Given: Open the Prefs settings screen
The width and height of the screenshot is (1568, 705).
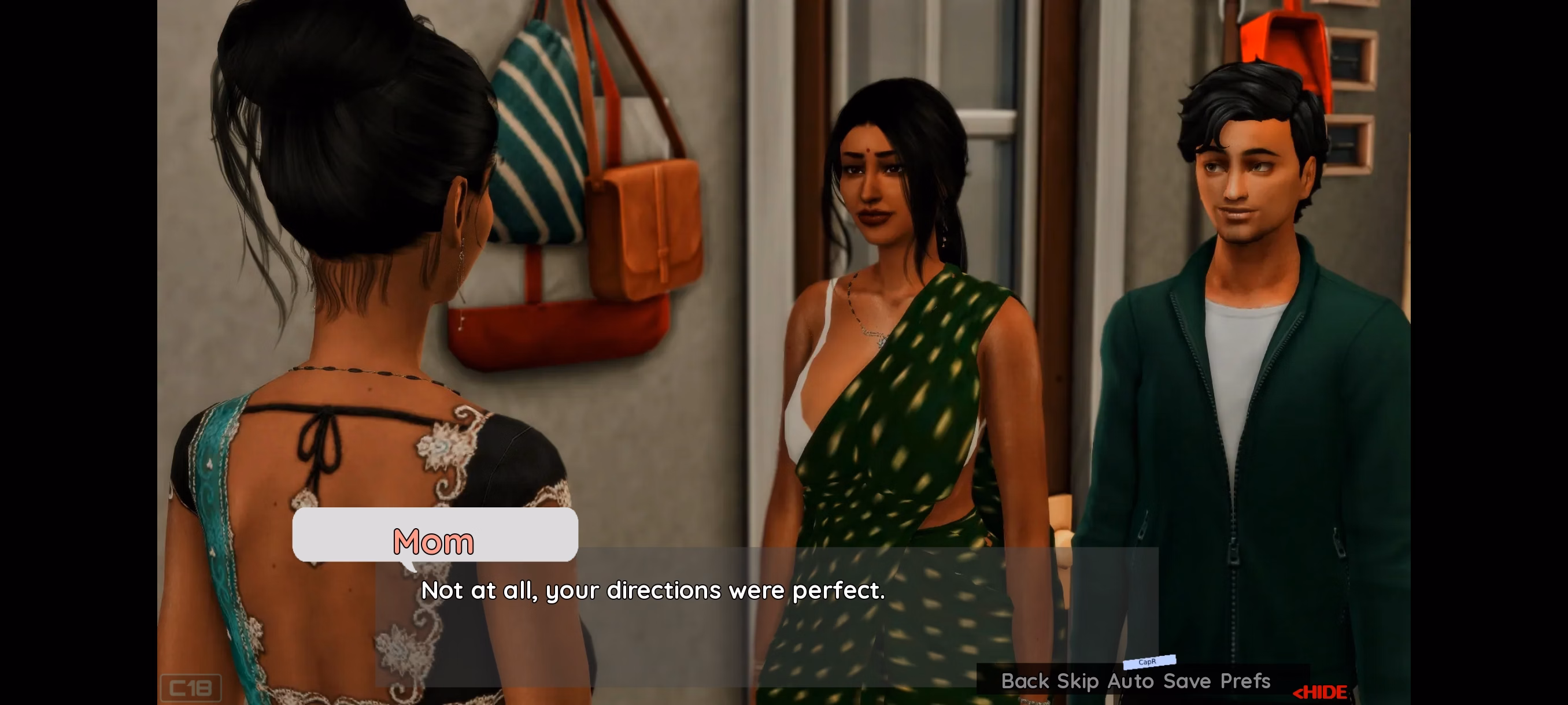Looking at the screenshot, I should (x=1245, y=681).
